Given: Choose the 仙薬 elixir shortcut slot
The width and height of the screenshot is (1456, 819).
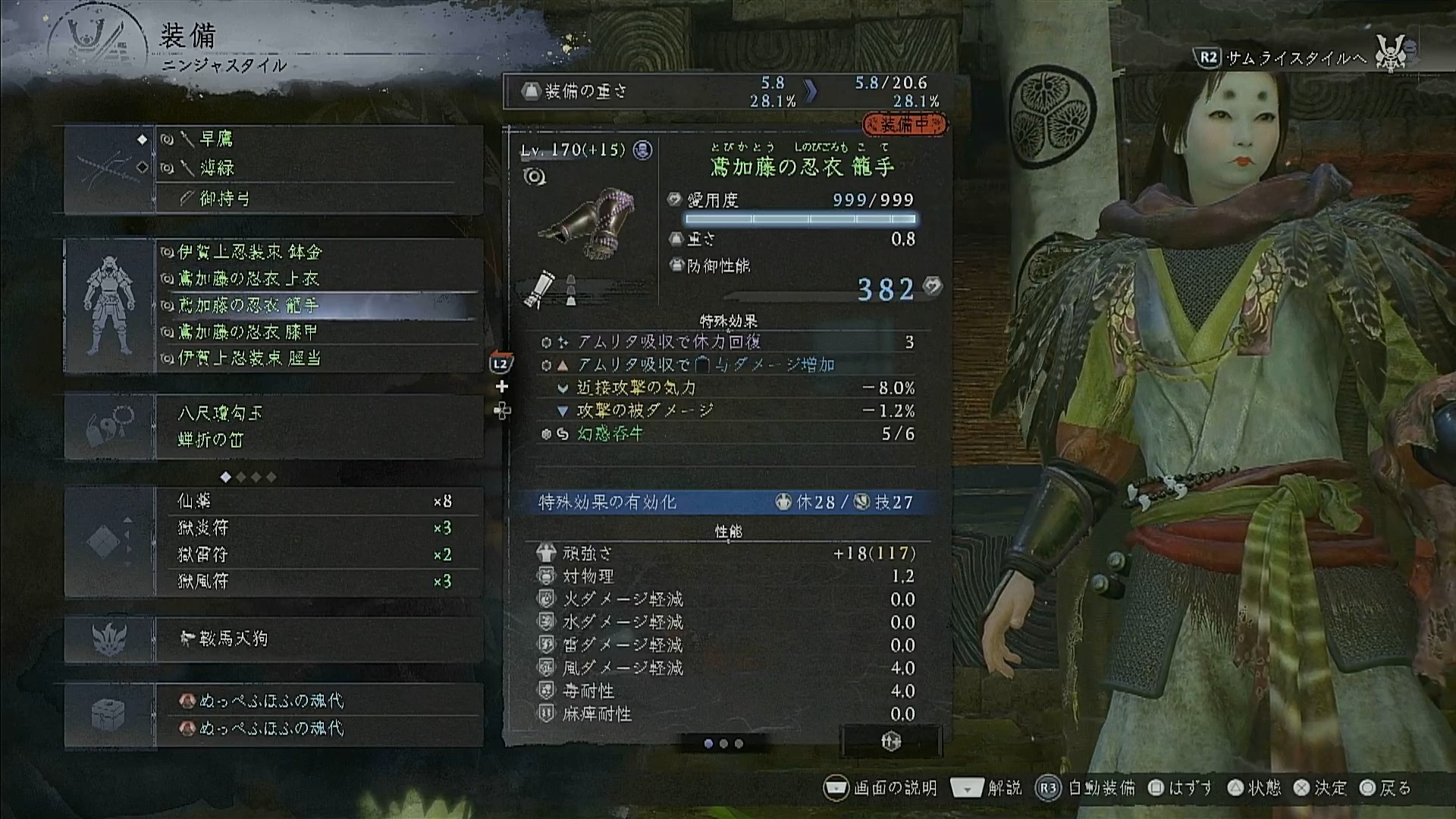Looking at the screenshot, I should click(x=318, y=501).
